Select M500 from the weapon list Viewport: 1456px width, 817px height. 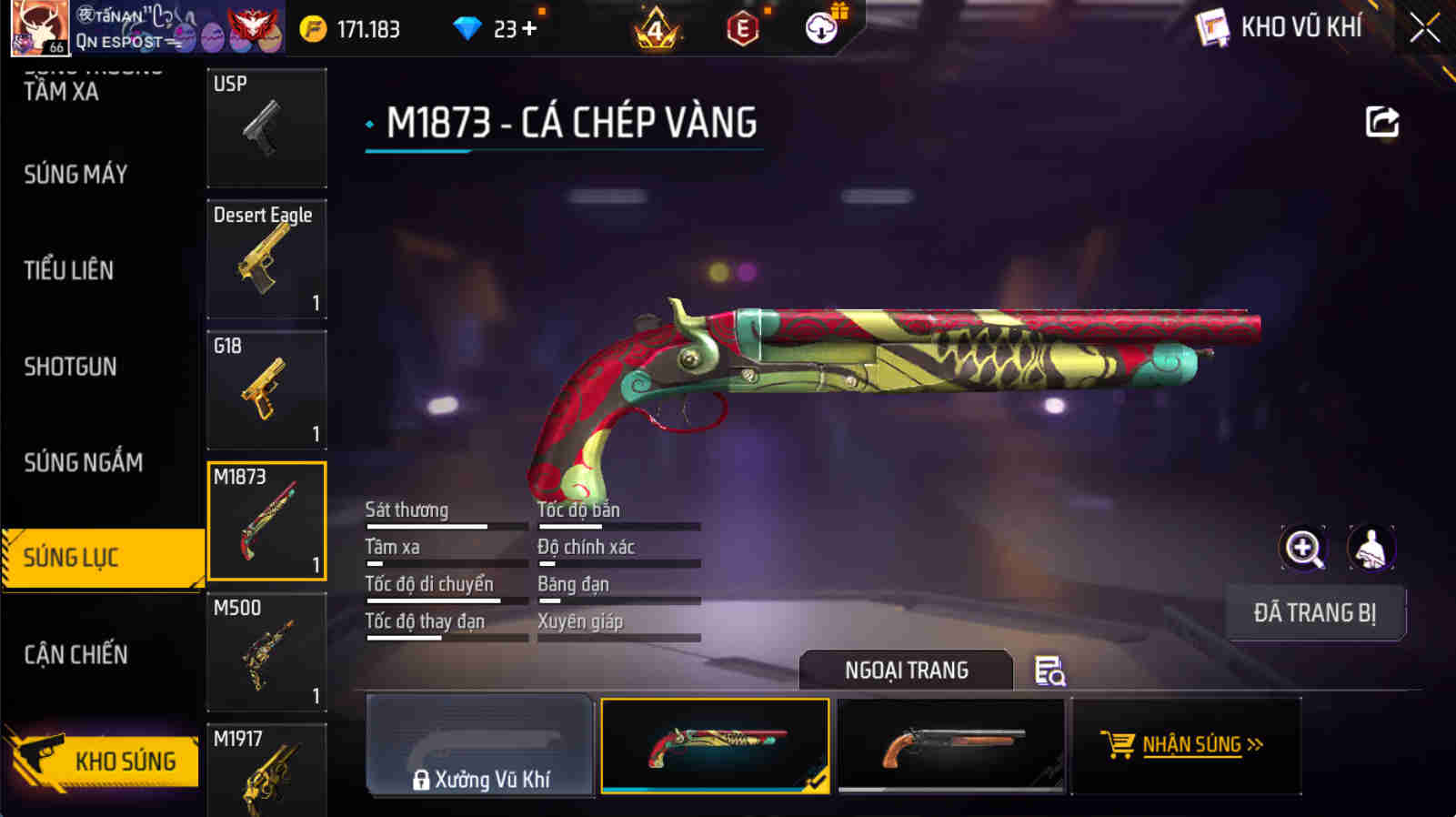pos(266,651)
